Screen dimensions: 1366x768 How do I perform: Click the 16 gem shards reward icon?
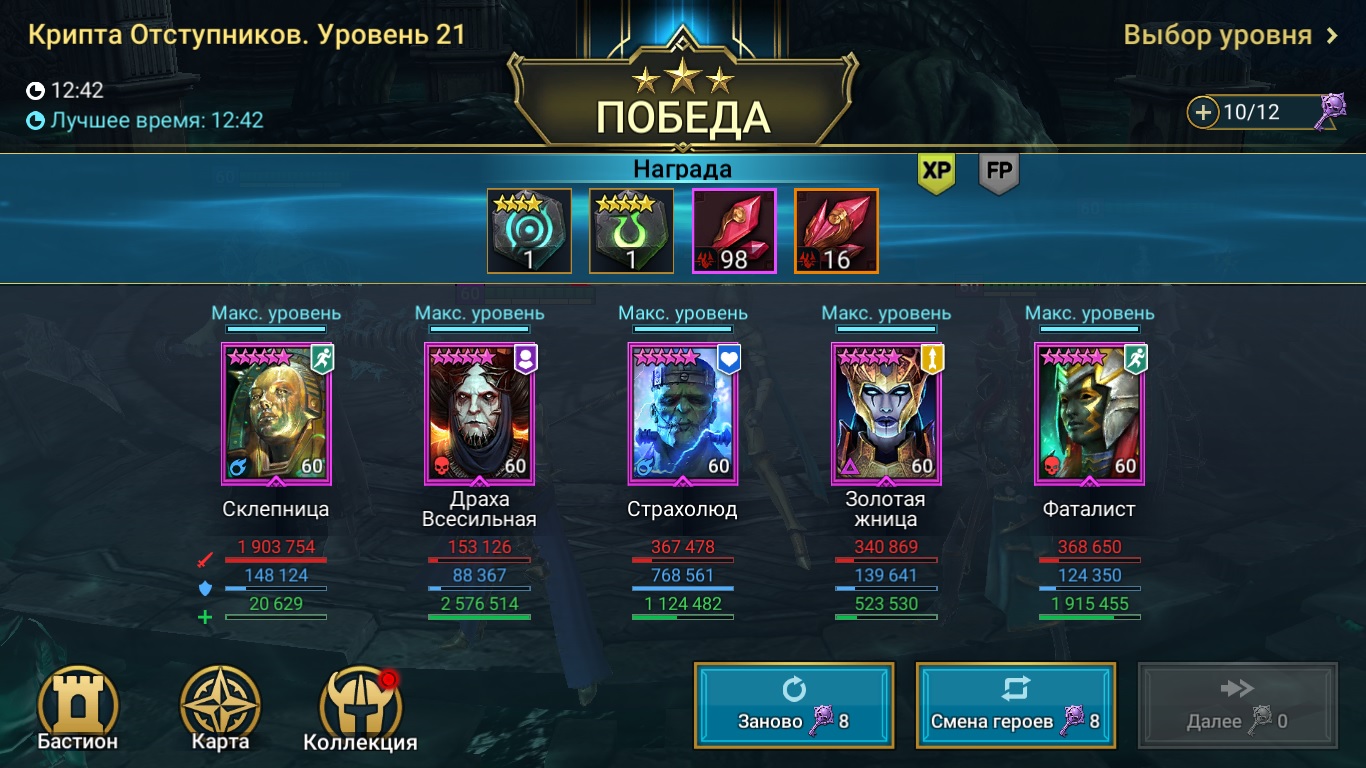click(835, 229)
